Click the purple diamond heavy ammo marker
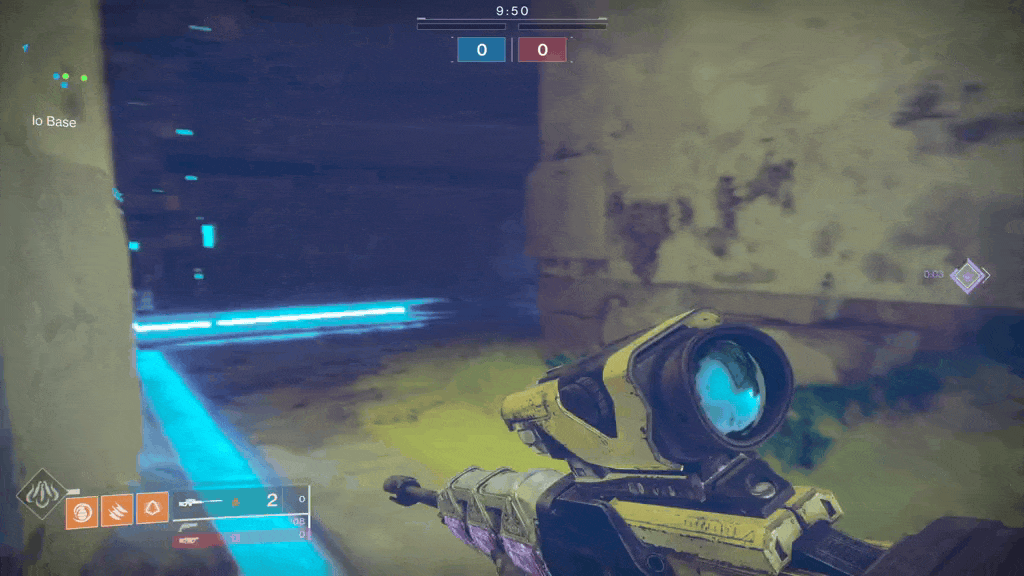The image size is (1024, 576). pyautogui.click(x=968, y=275)
